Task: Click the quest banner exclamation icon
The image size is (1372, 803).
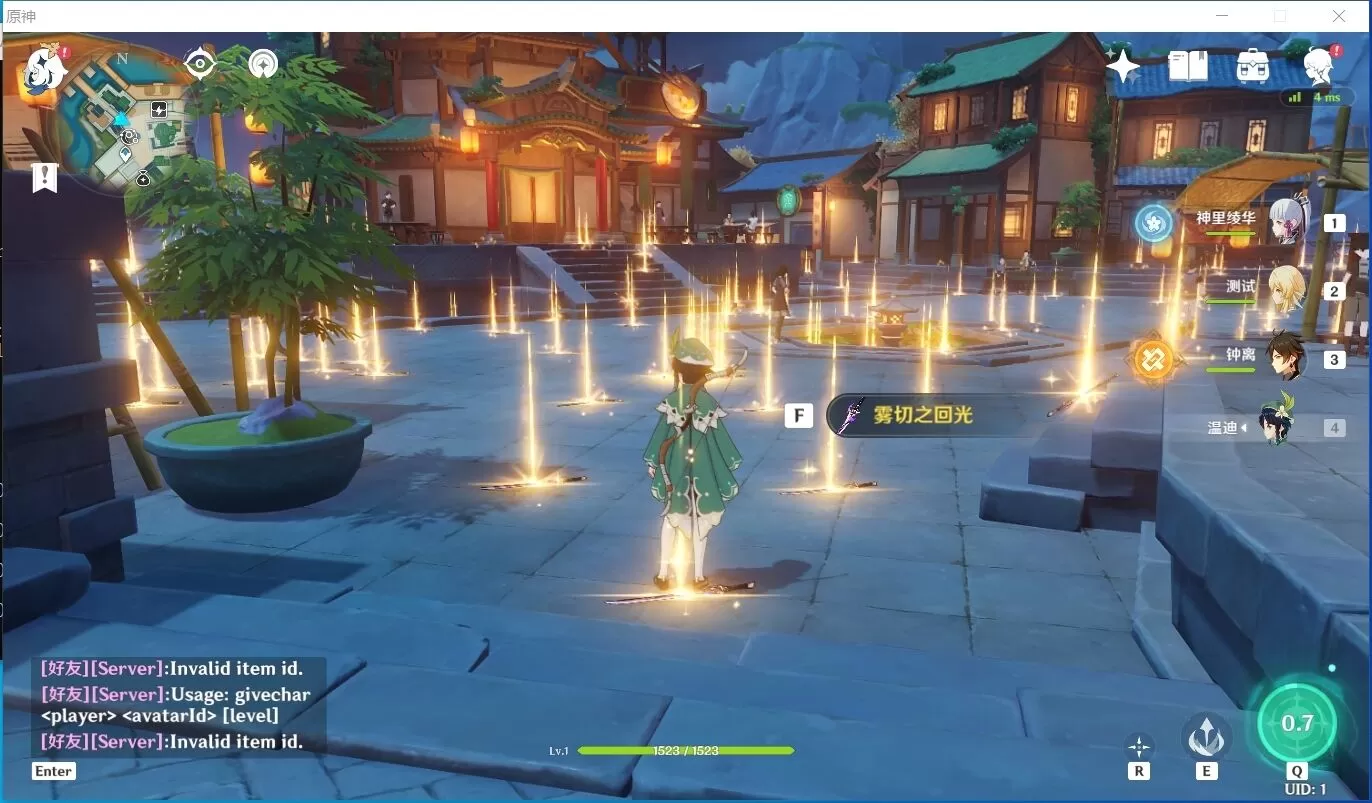Action: click(44, 178)
